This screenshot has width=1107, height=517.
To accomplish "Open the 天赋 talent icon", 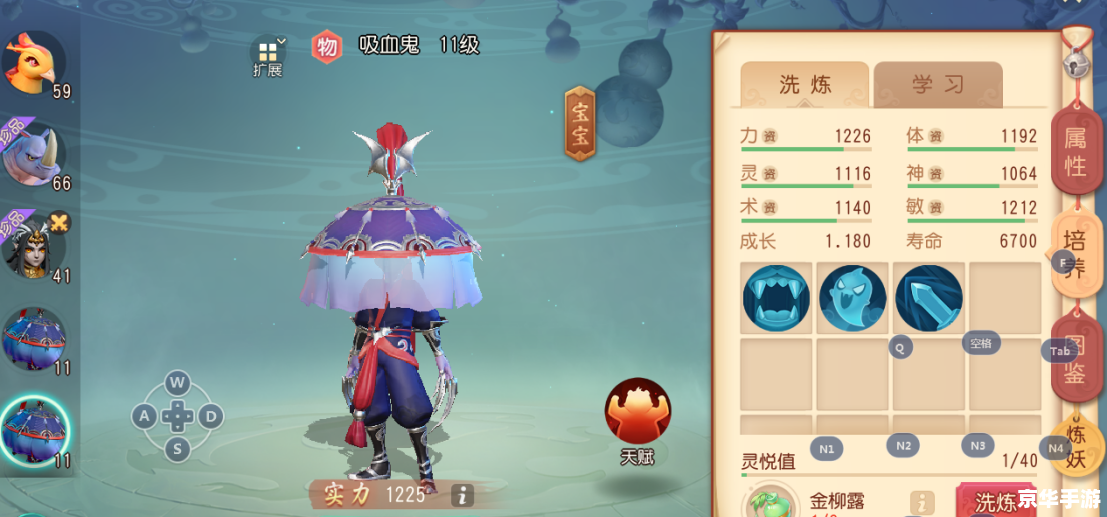I will click(x=637, y=411).
